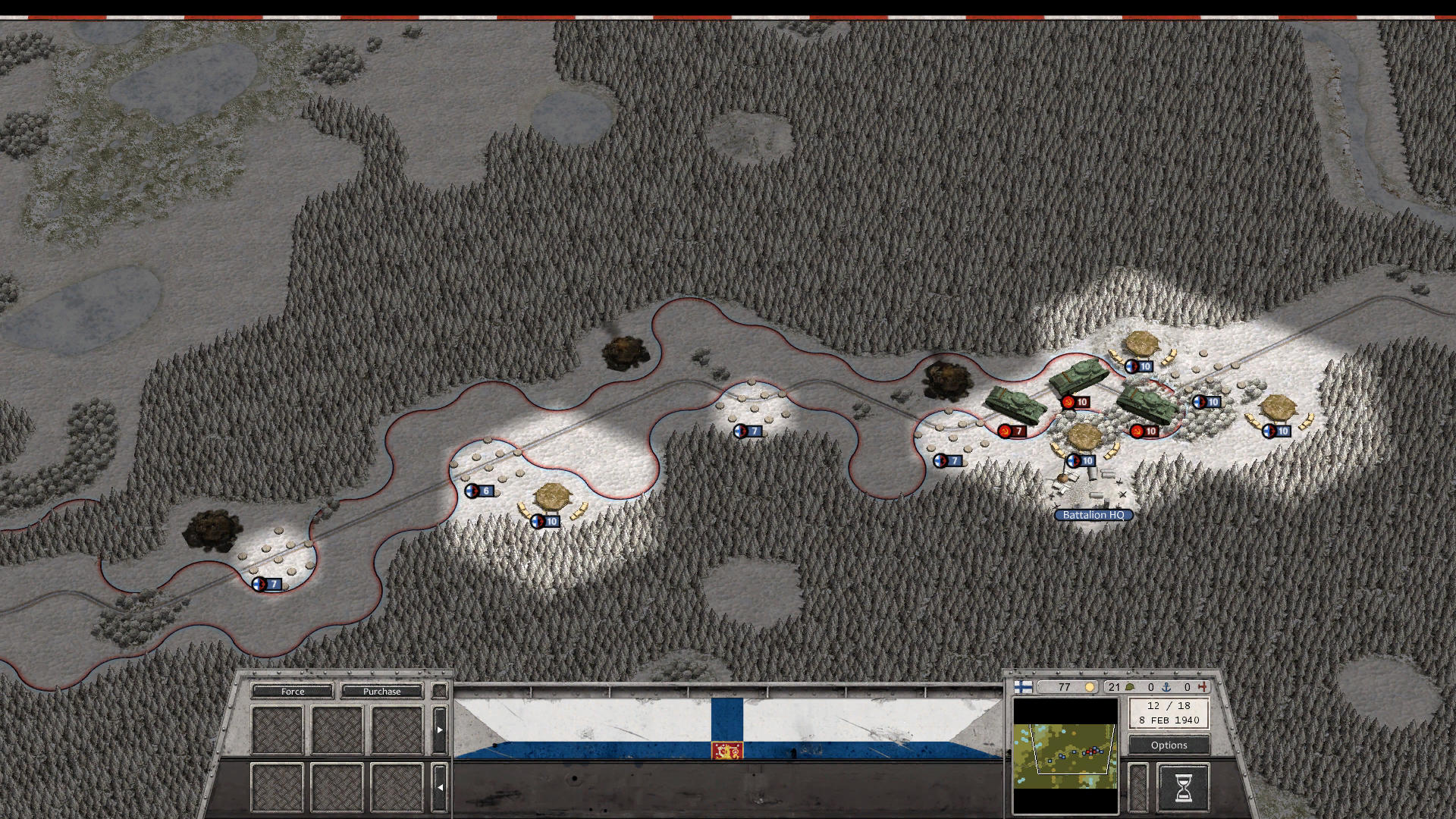Viewport: 1456px width, 819px height.
Task: Click the Finnish flag faction icon
Action: (x=1023, y=687)
